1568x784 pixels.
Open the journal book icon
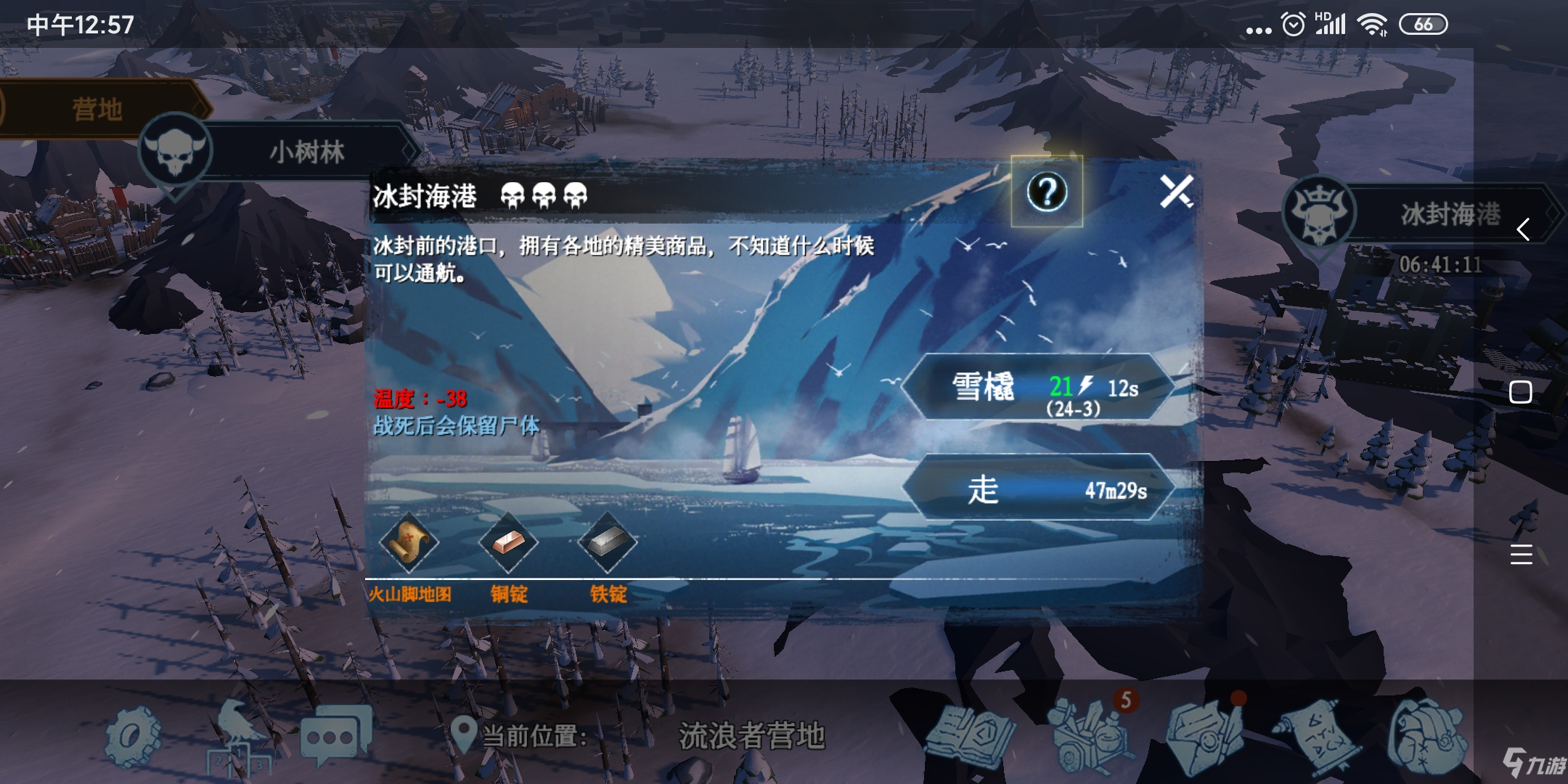[971, 735]
